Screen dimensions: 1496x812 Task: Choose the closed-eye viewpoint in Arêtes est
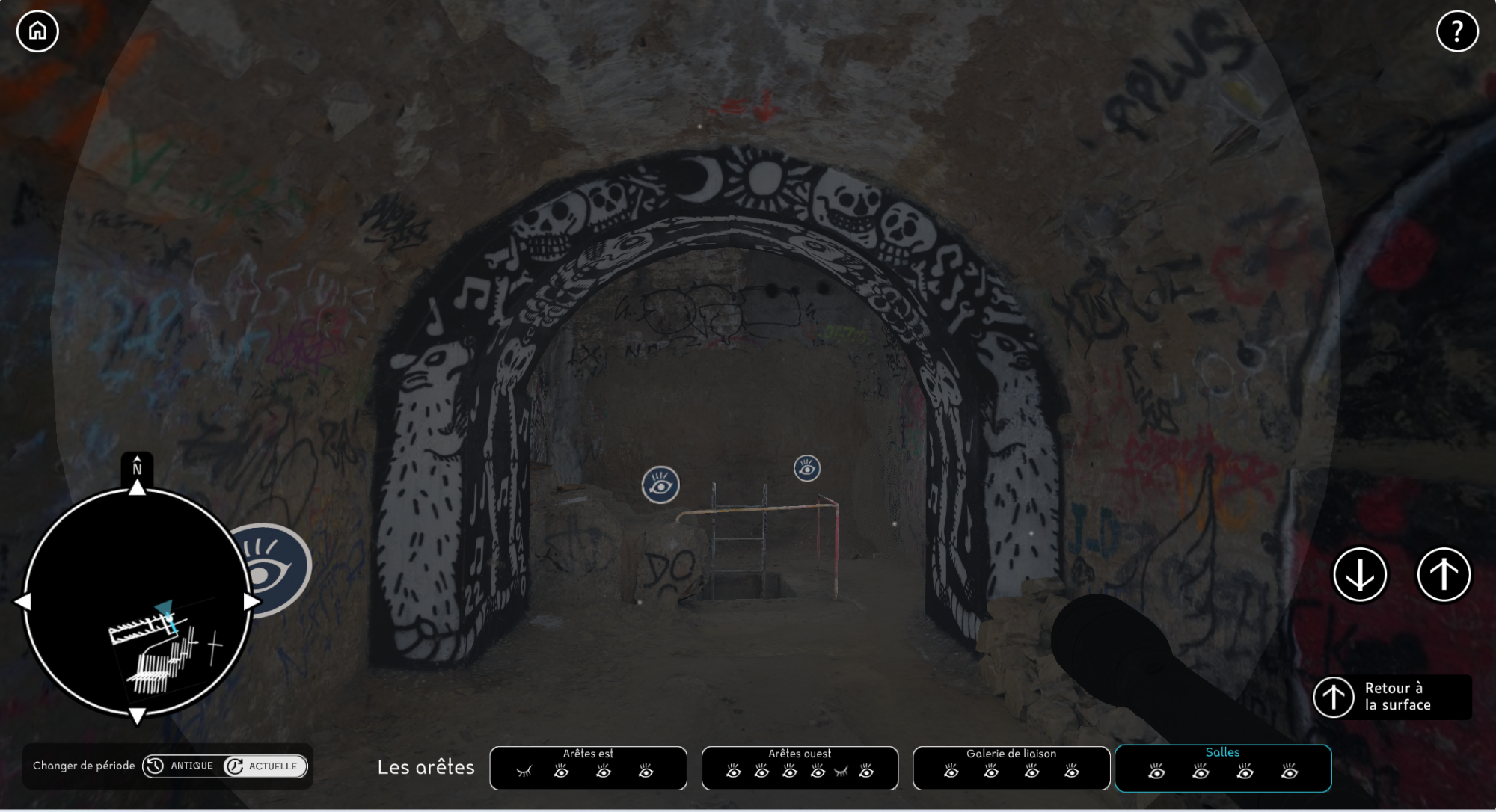coord(524,772)
